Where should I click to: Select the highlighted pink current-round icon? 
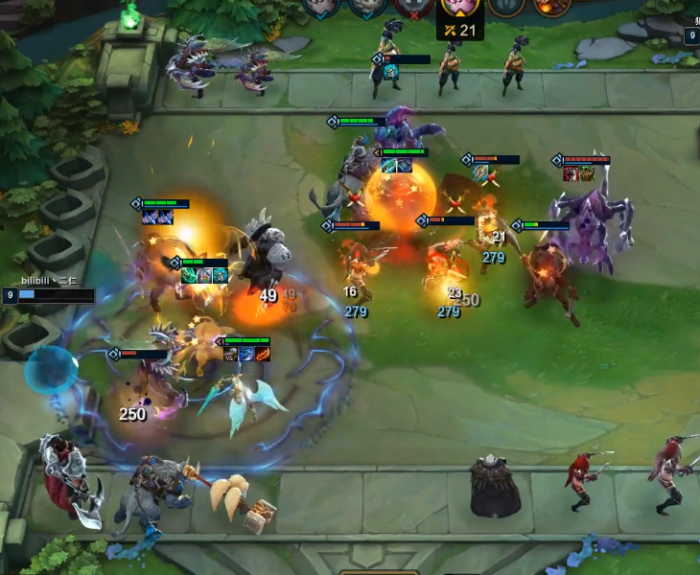click(460, 5)
